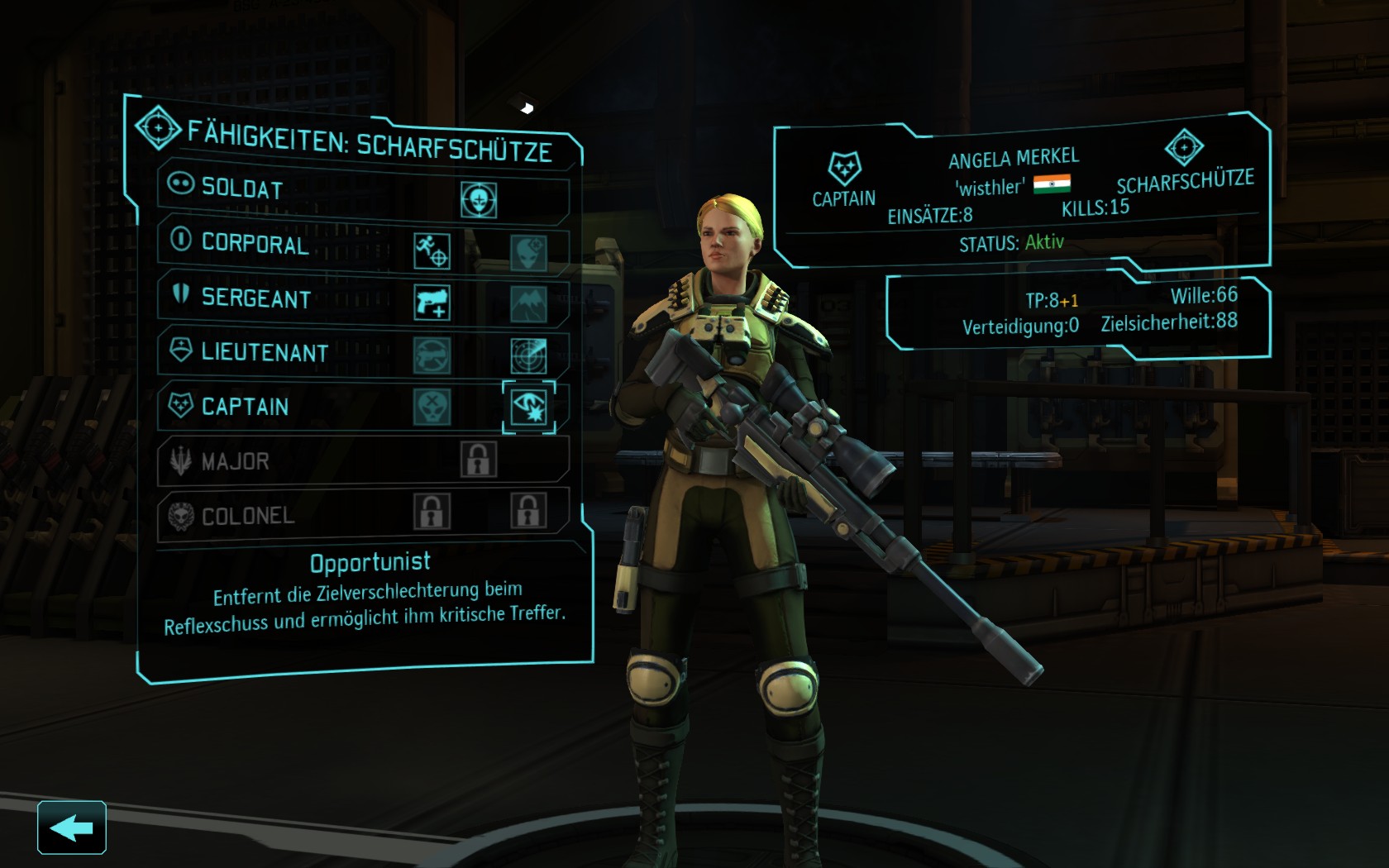This screenshot has height=868, width=1389.
Task: Select the Captain skull ability icon
Action: (x=432, y=407)
